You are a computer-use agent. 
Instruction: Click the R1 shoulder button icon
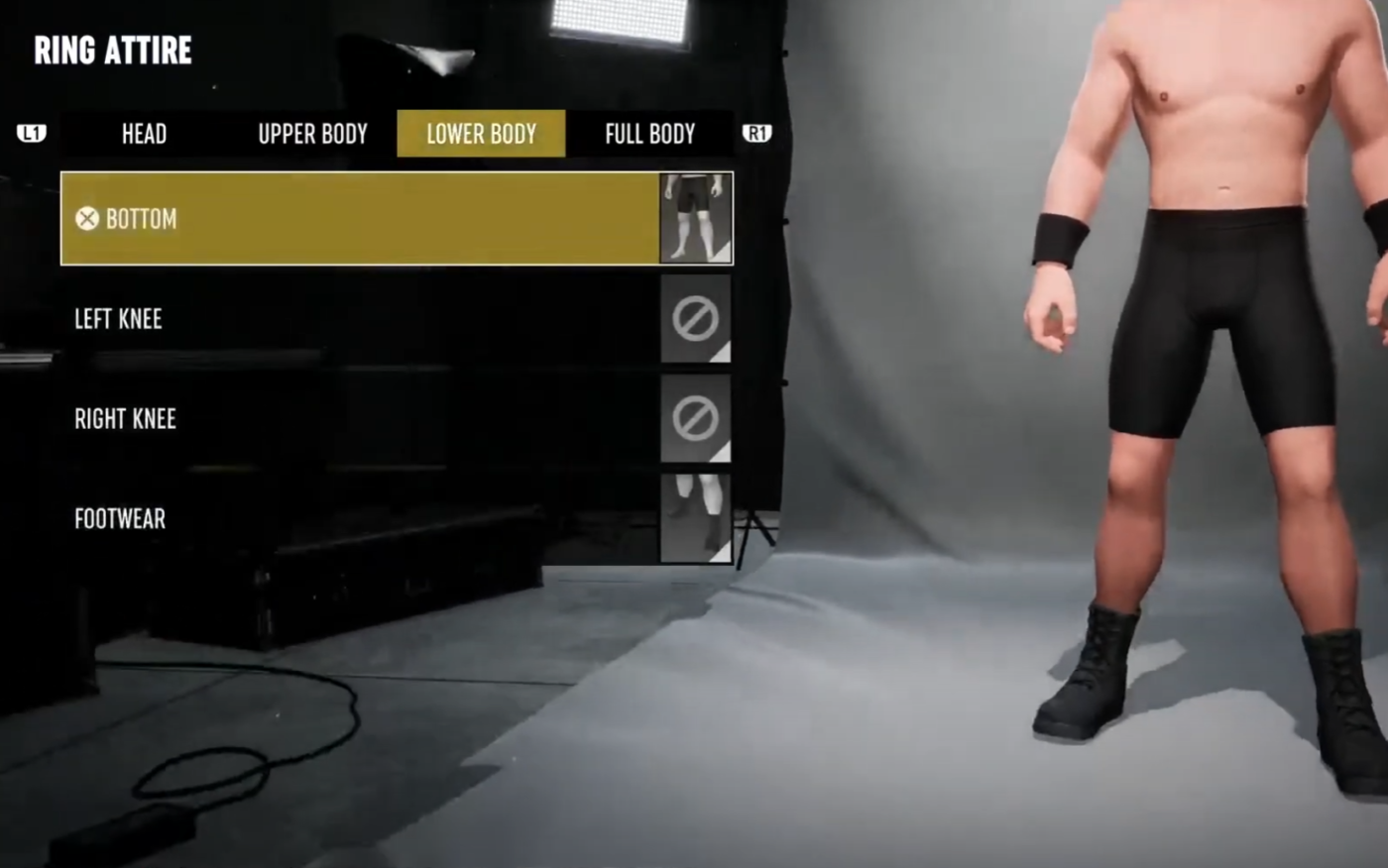(756, 133)
